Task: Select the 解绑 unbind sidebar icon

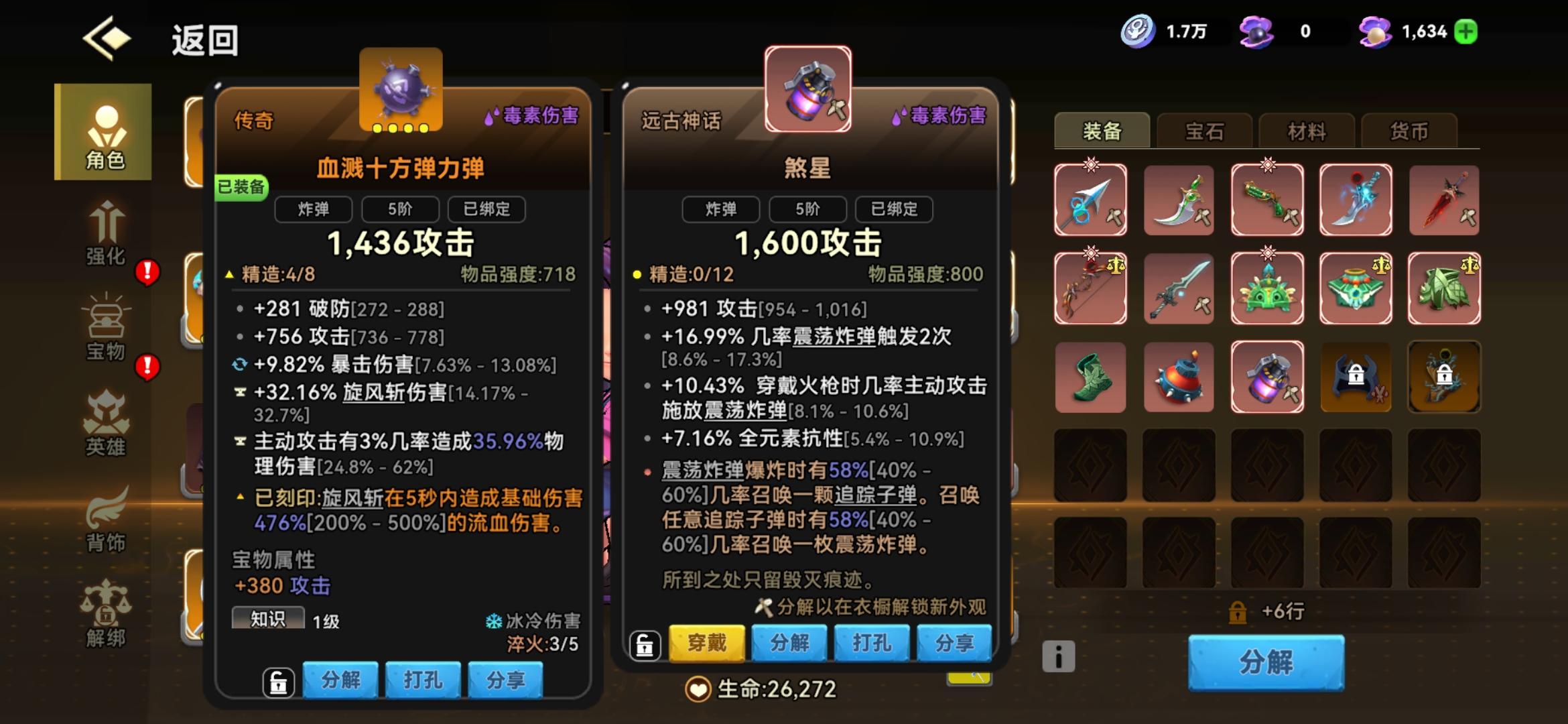Action: click(107, 613)
